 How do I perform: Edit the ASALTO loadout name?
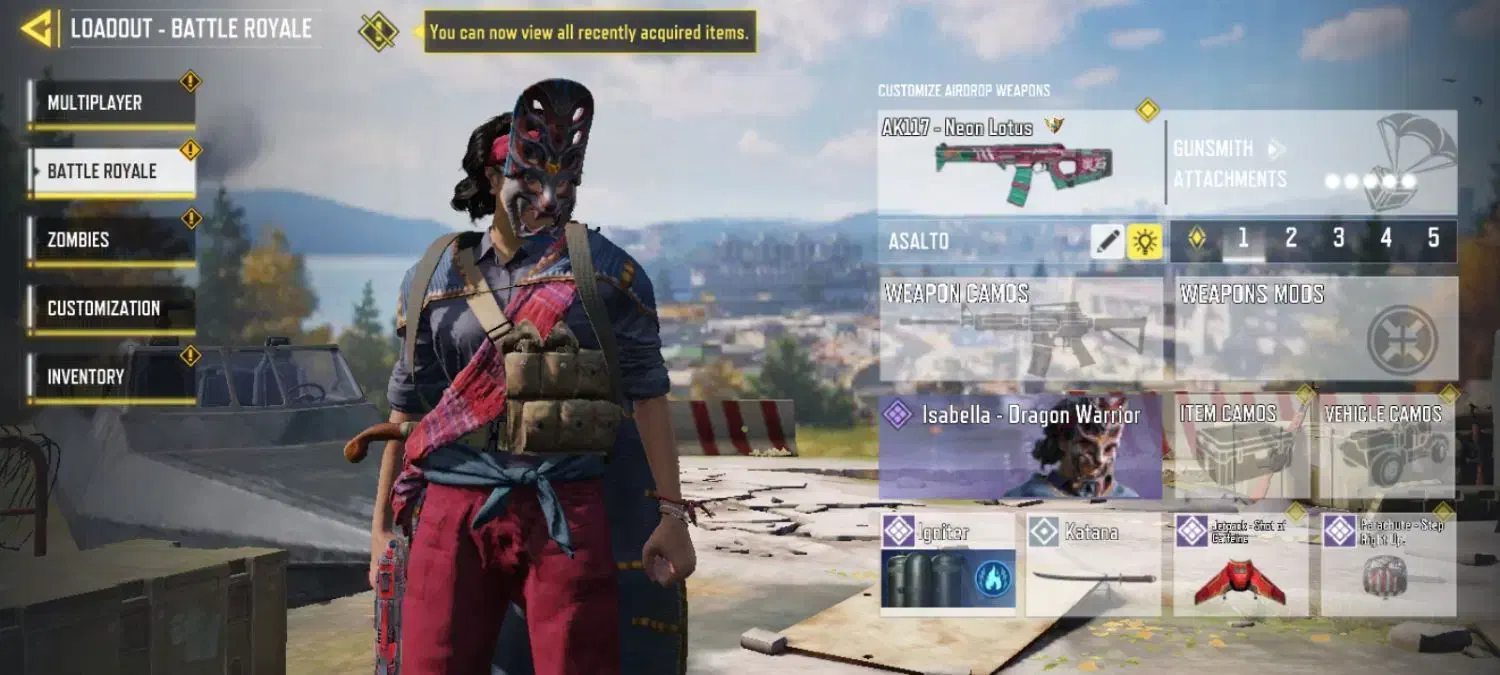click(x=1107, y=241)
